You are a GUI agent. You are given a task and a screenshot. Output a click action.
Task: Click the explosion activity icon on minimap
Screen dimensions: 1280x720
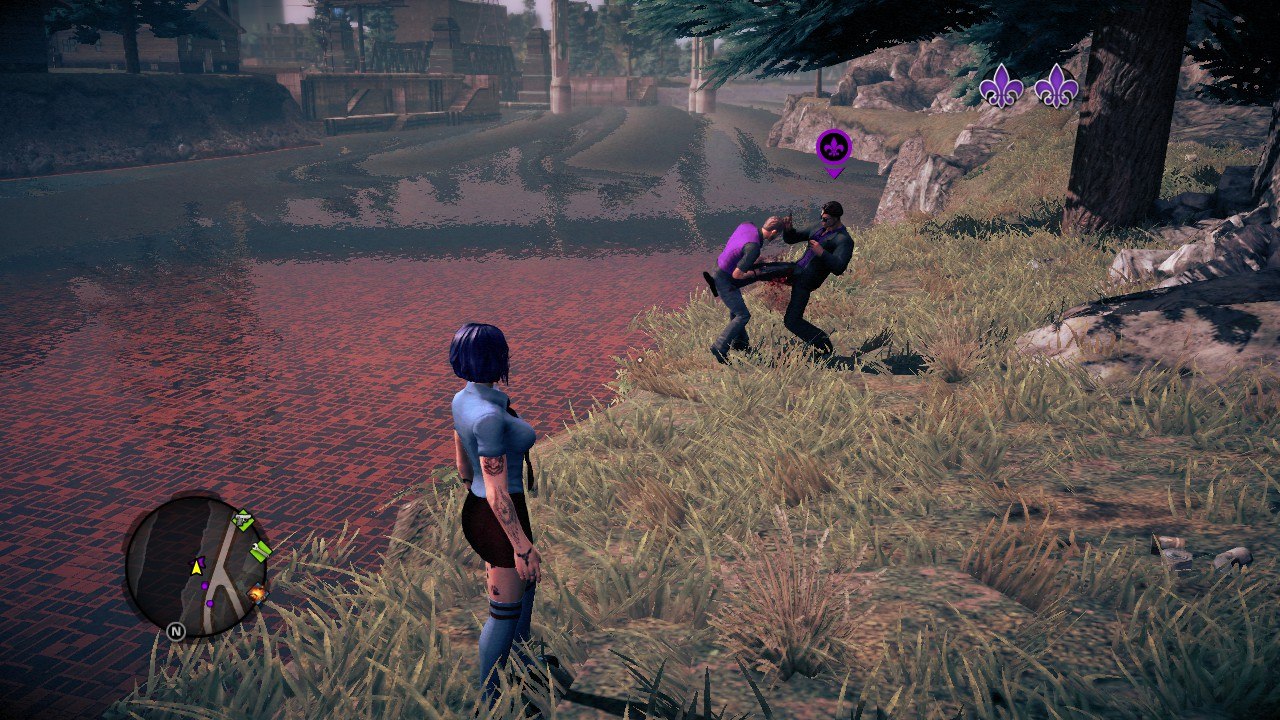pos(257,594)
